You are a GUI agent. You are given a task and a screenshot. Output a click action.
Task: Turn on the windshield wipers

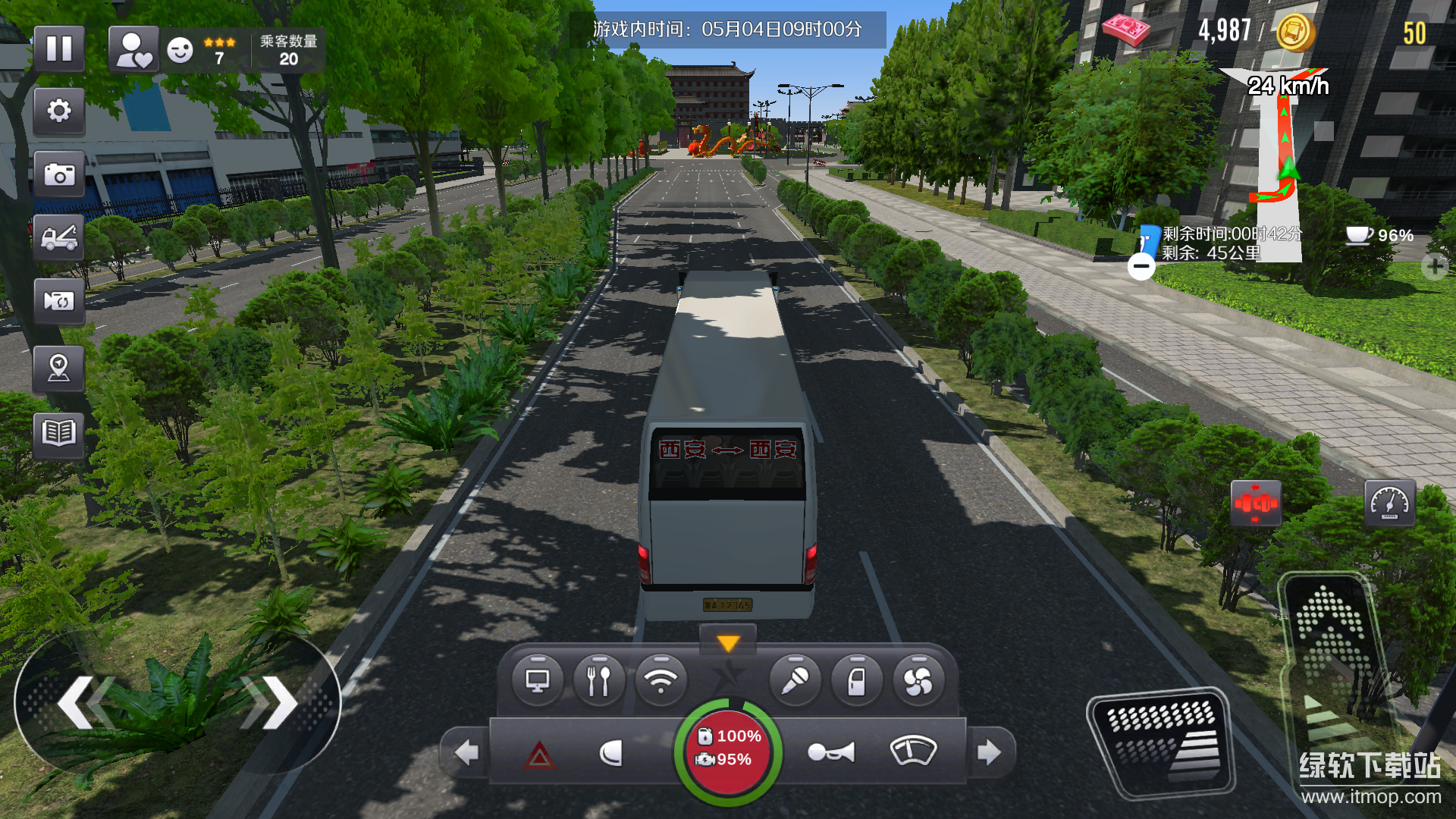point(913,751)
